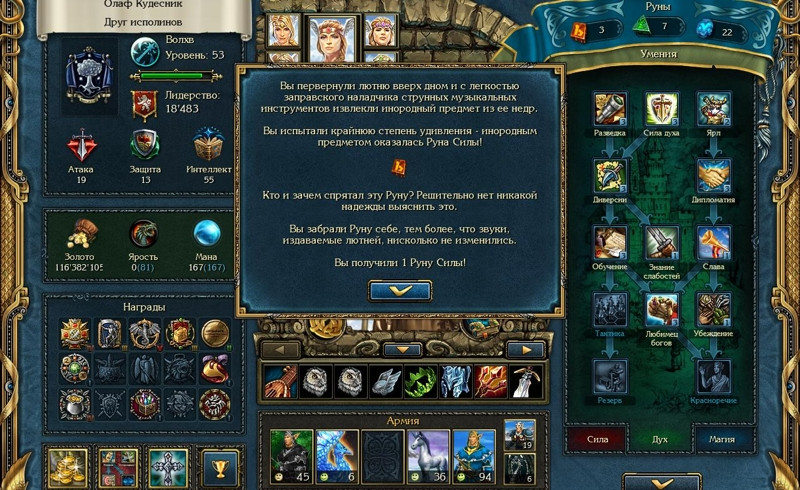Screen dimensions: 800x490
Task: Select the lute item in the inventory
Action: point(279,381)
